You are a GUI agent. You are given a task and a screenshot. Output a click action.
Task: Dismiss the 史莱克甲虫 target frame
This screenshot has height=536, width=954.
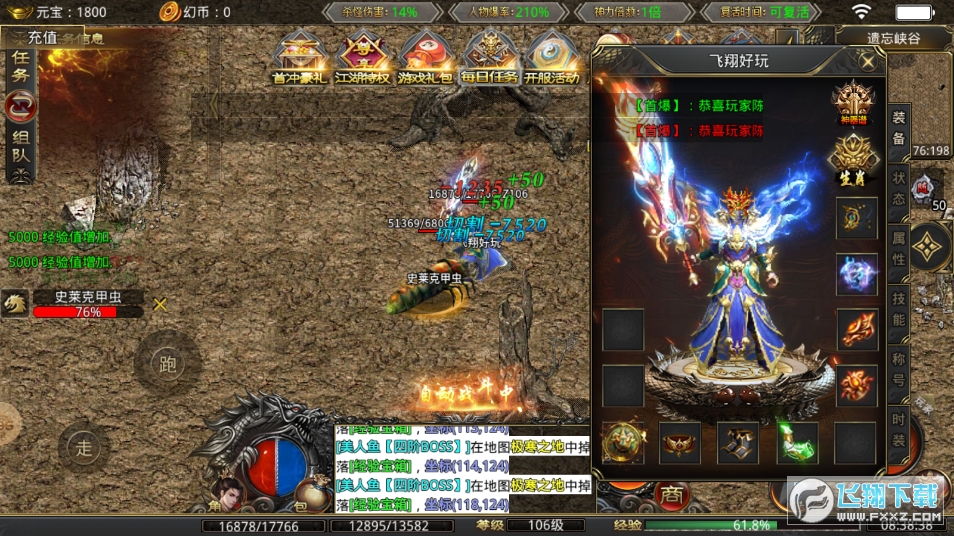[x=160, y=304]
